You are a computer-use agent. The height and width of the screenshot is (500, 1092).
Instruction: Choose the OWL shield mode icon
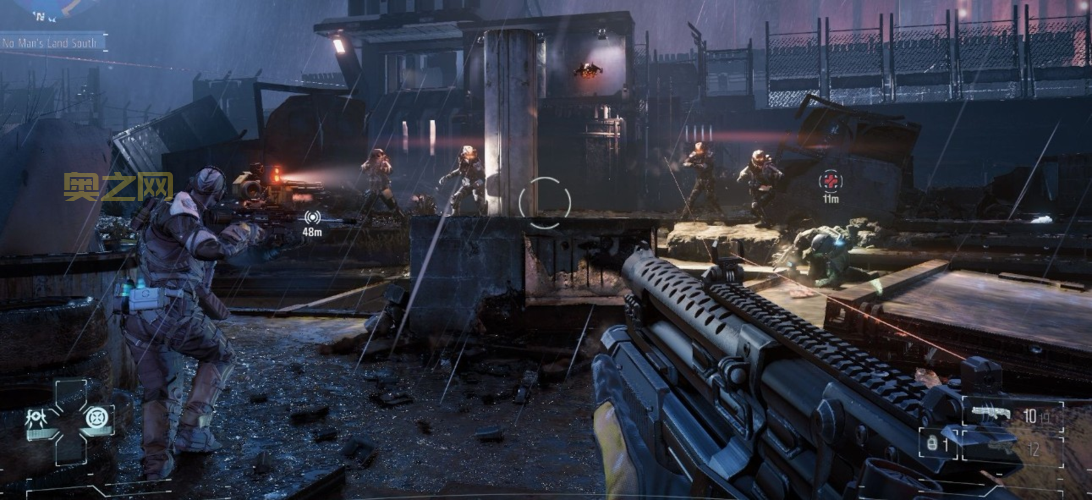point(97,418)
